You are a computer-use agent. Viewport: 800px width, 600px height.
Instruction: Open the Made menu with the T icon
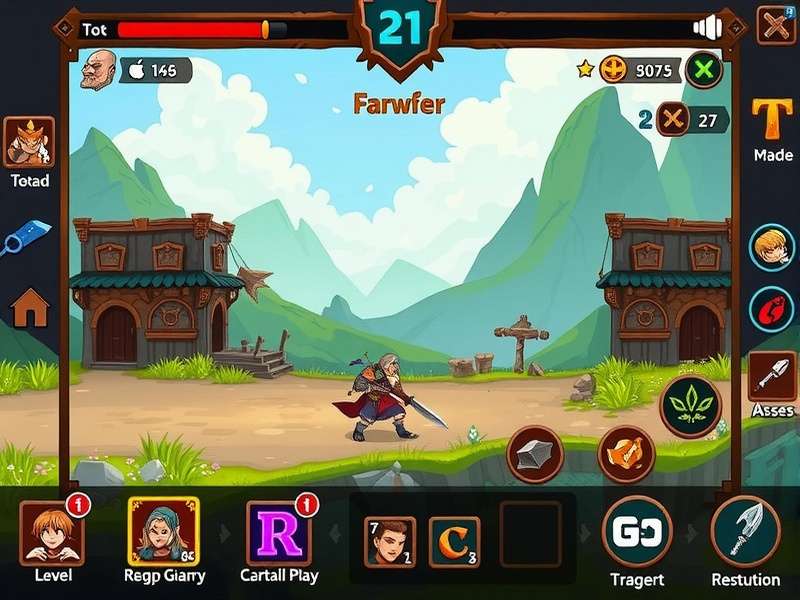(775, 119)
